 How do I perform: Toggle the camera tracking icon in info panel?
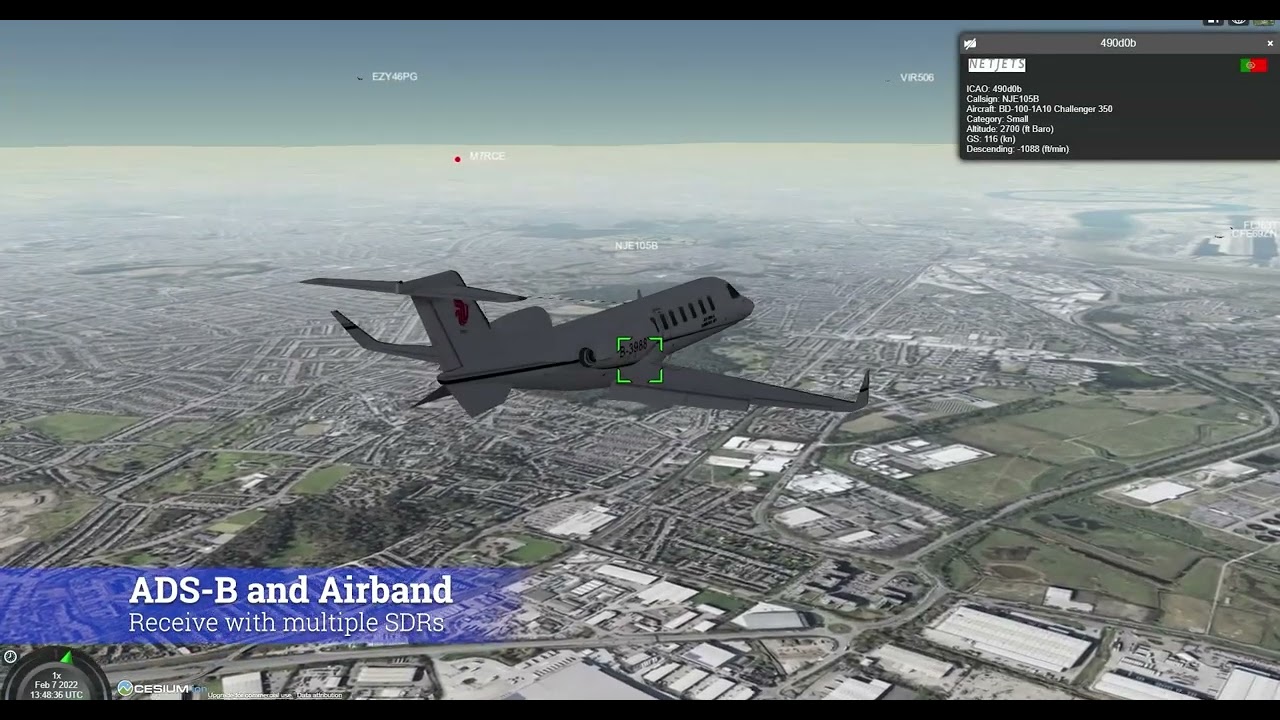click(x=969, y=43)
